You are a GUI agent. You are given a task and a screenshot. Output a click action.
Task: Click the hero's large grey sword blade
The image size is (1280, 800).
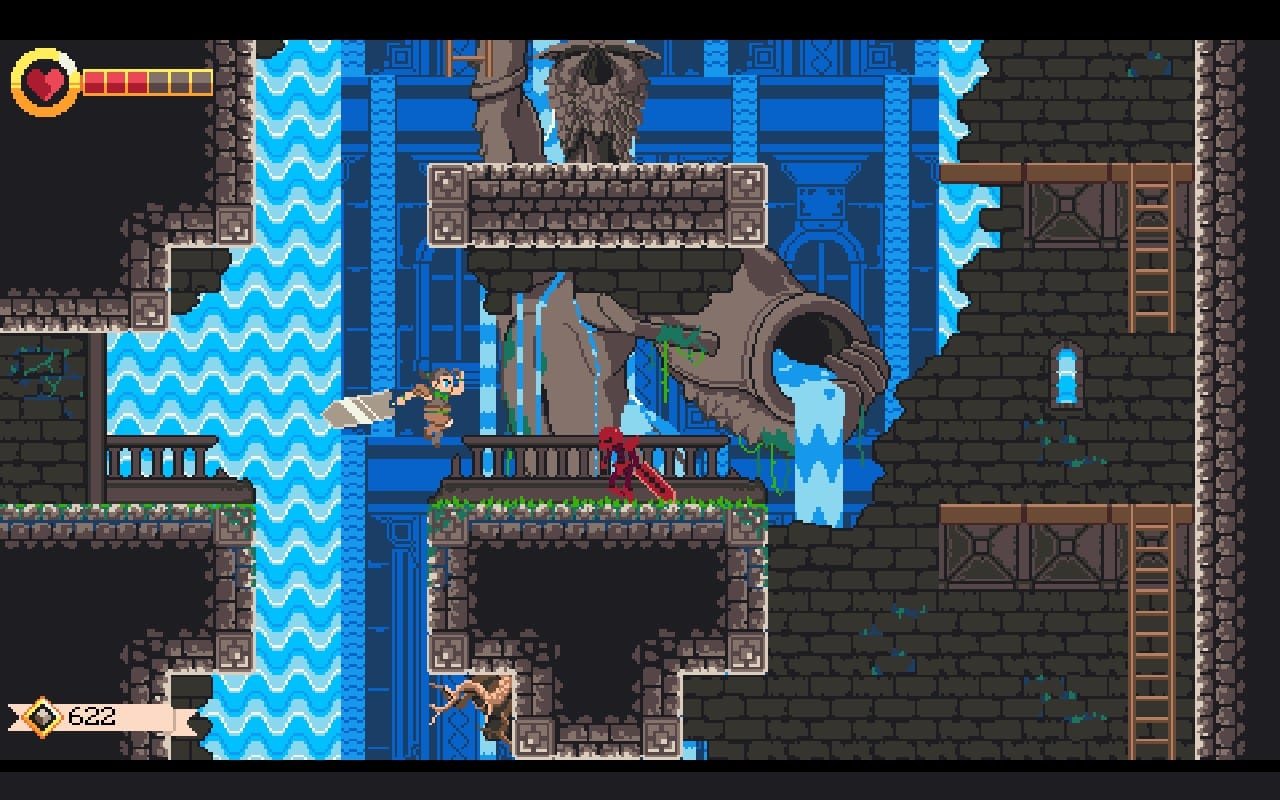tap(360, 410)
